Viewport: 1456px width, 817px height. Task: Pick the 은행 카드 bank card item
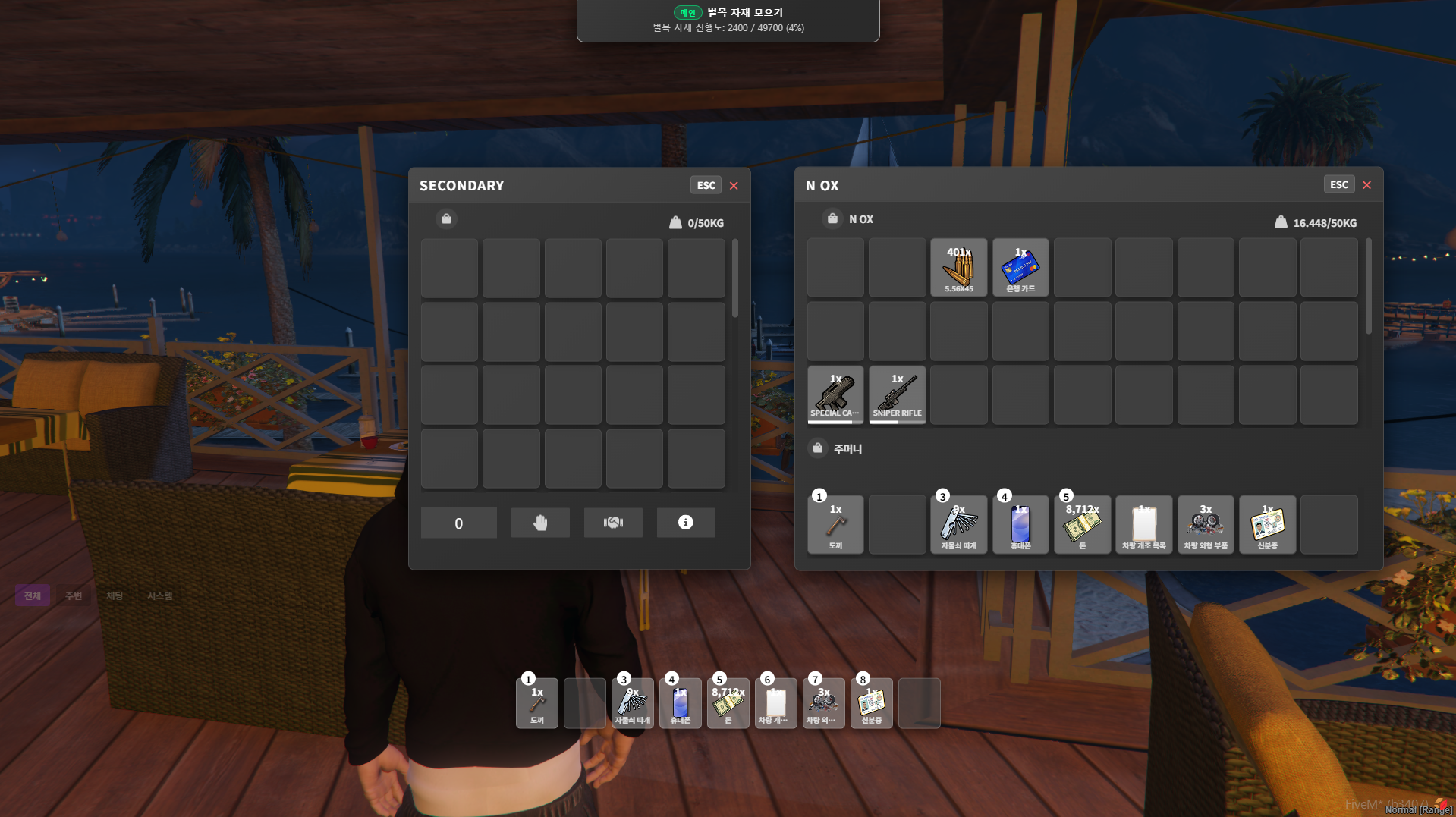1020,268
